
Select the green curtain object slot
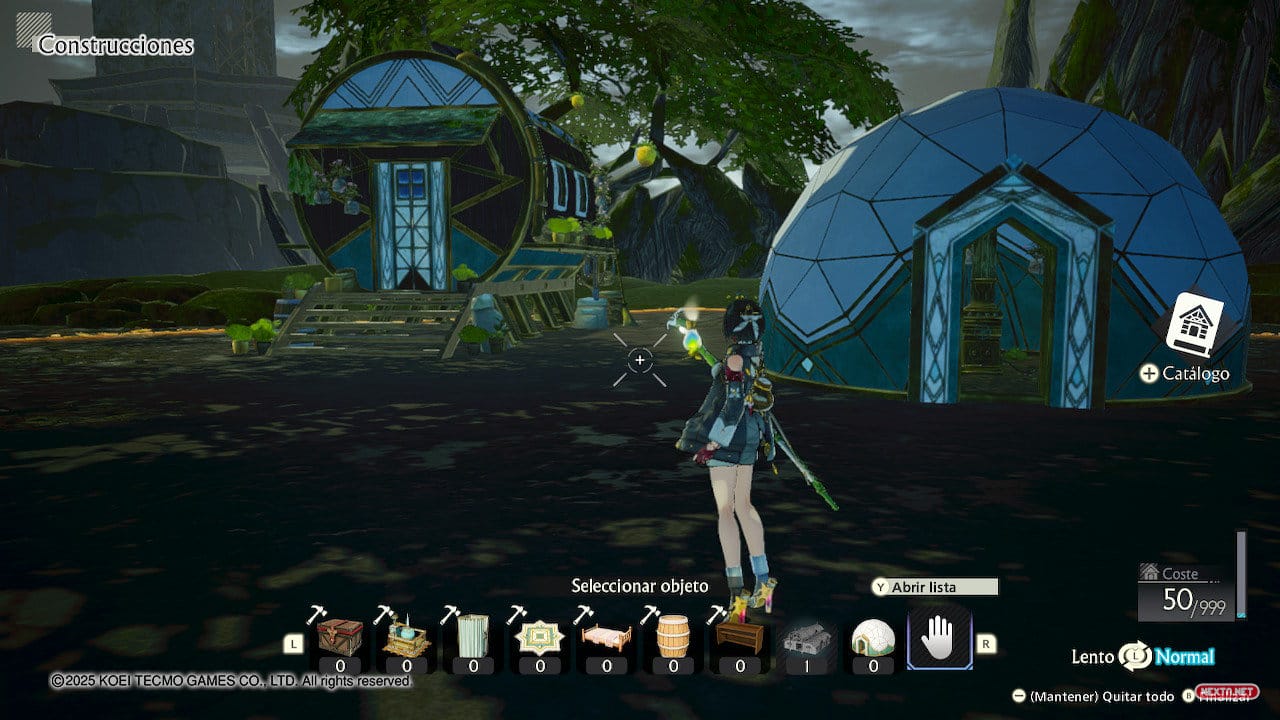tap(472, 637)
